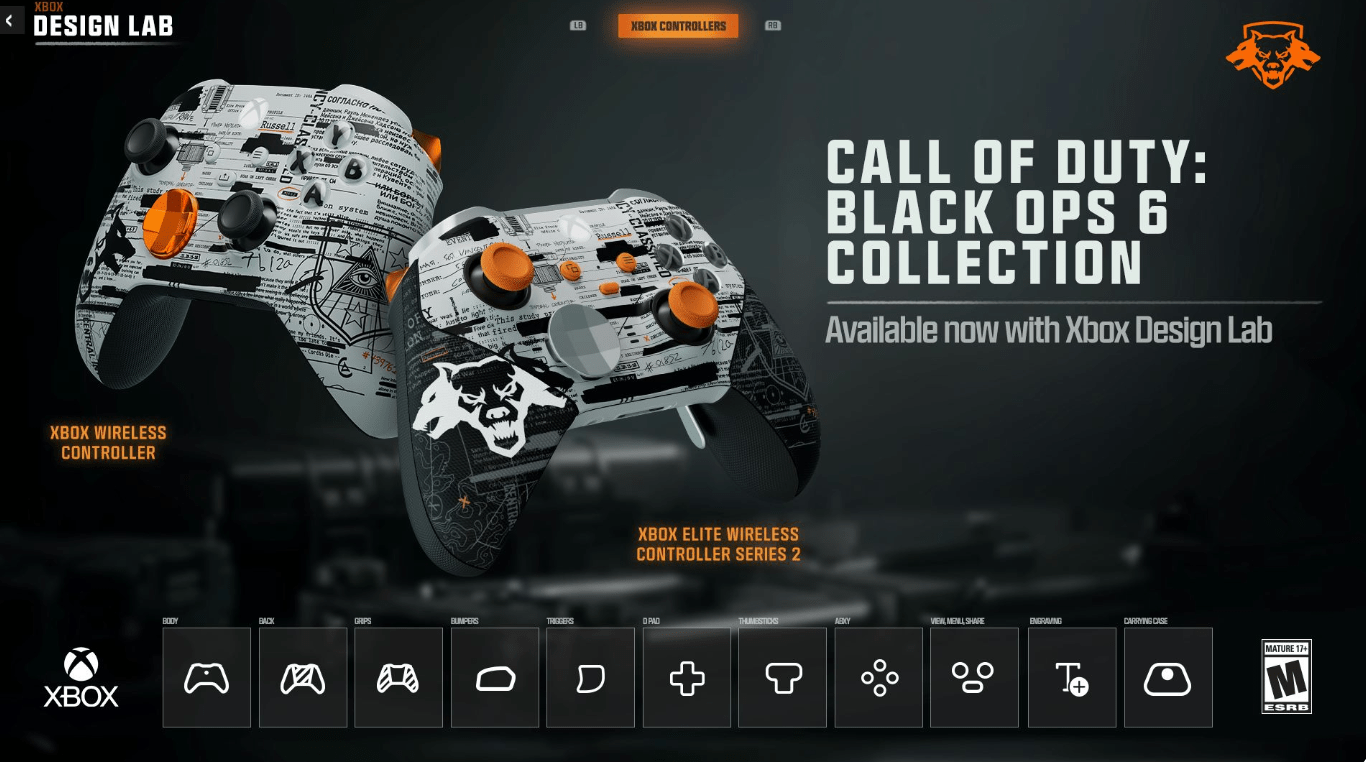
Task: Select the Thumbsticks customization icon
Action: pos(782,677)
